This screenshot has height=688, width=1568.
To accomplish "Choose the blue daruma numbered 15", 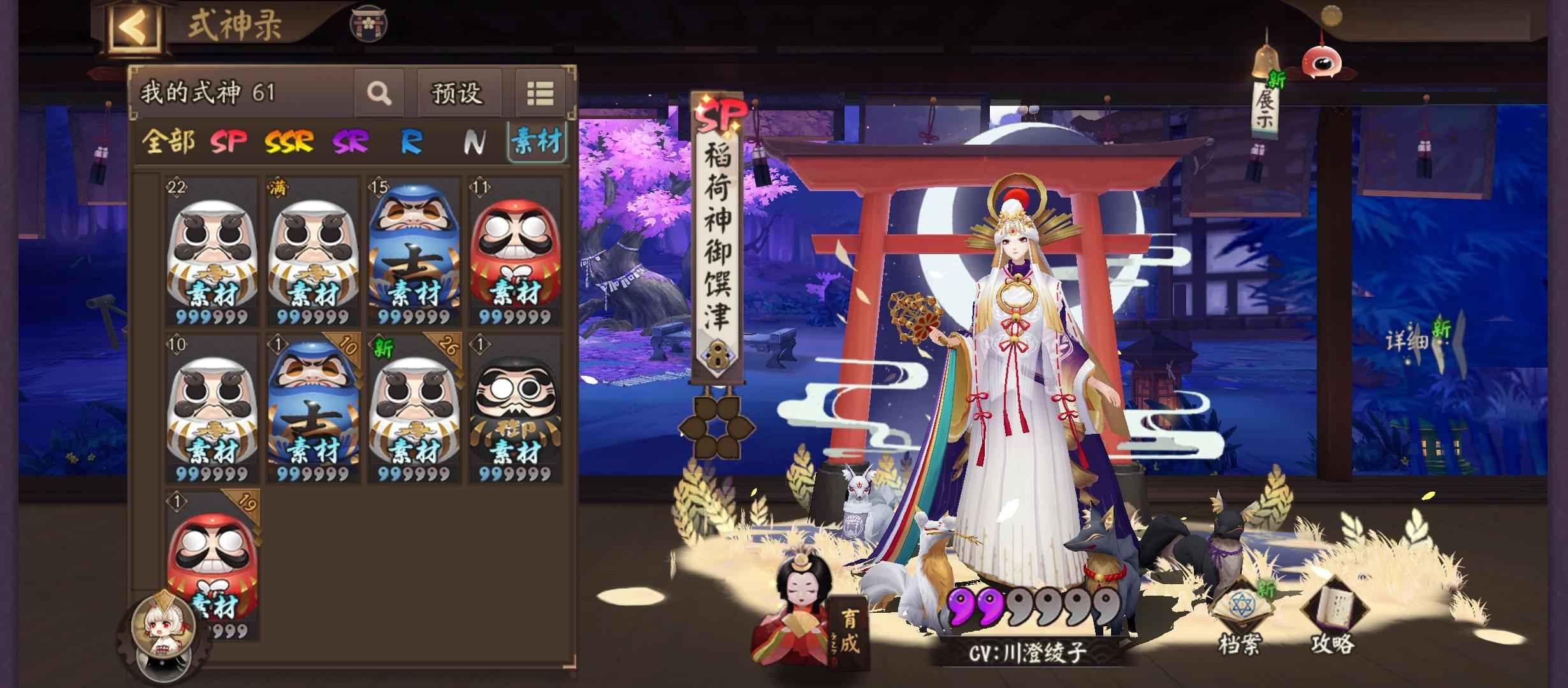I will (414, 252).
